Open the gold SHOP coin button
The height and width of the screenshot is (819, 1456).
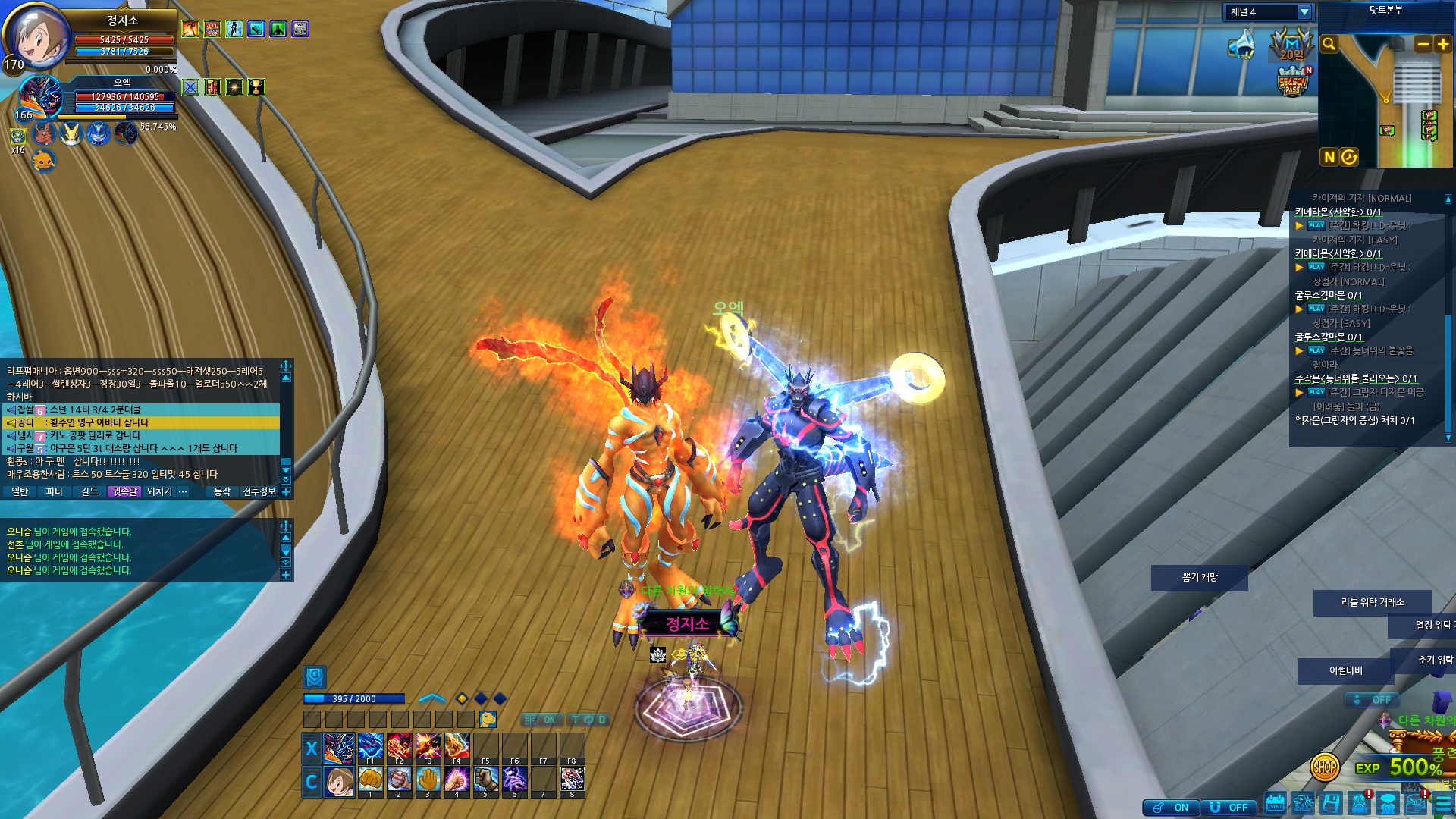point(1324,767)
